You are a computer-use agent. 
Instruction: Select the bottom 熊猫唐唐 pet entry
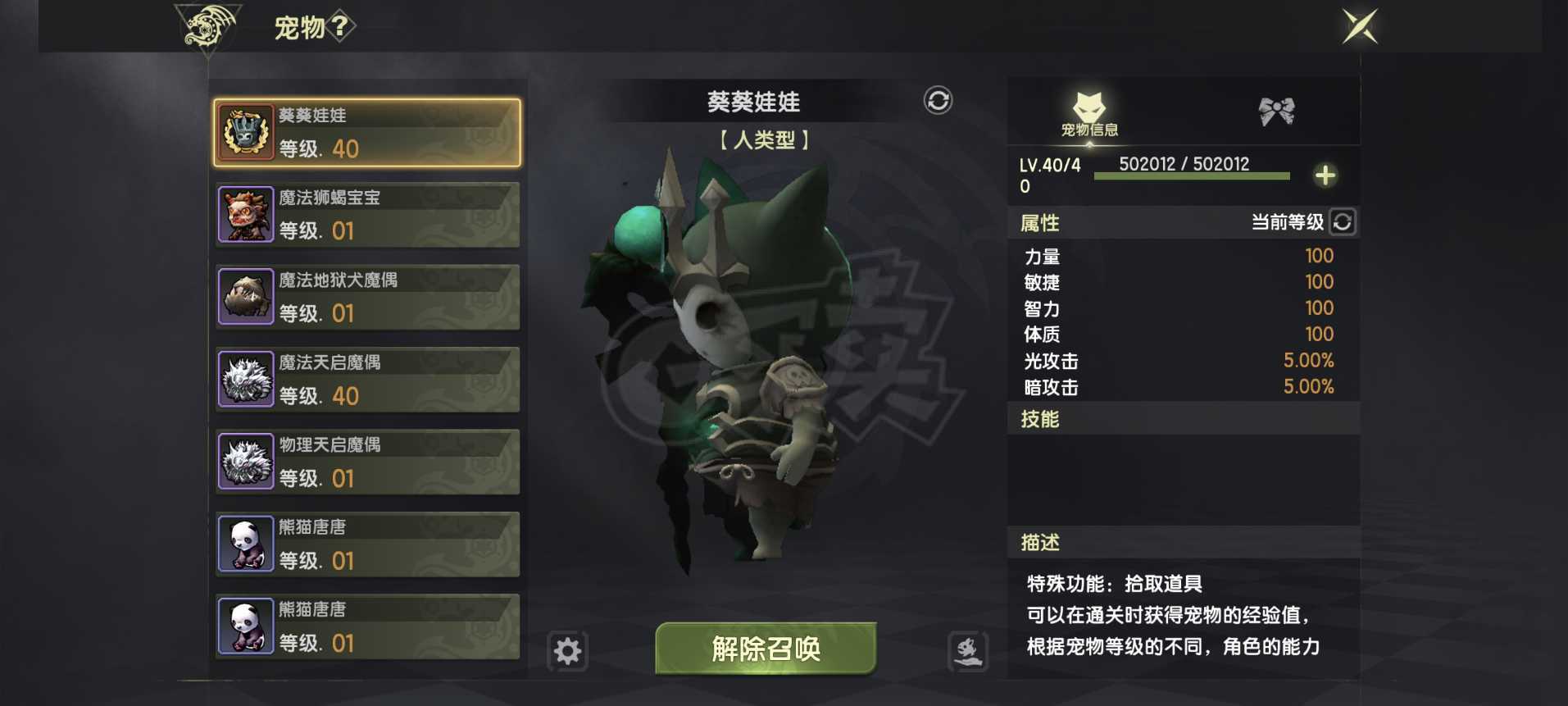(366, 626)
